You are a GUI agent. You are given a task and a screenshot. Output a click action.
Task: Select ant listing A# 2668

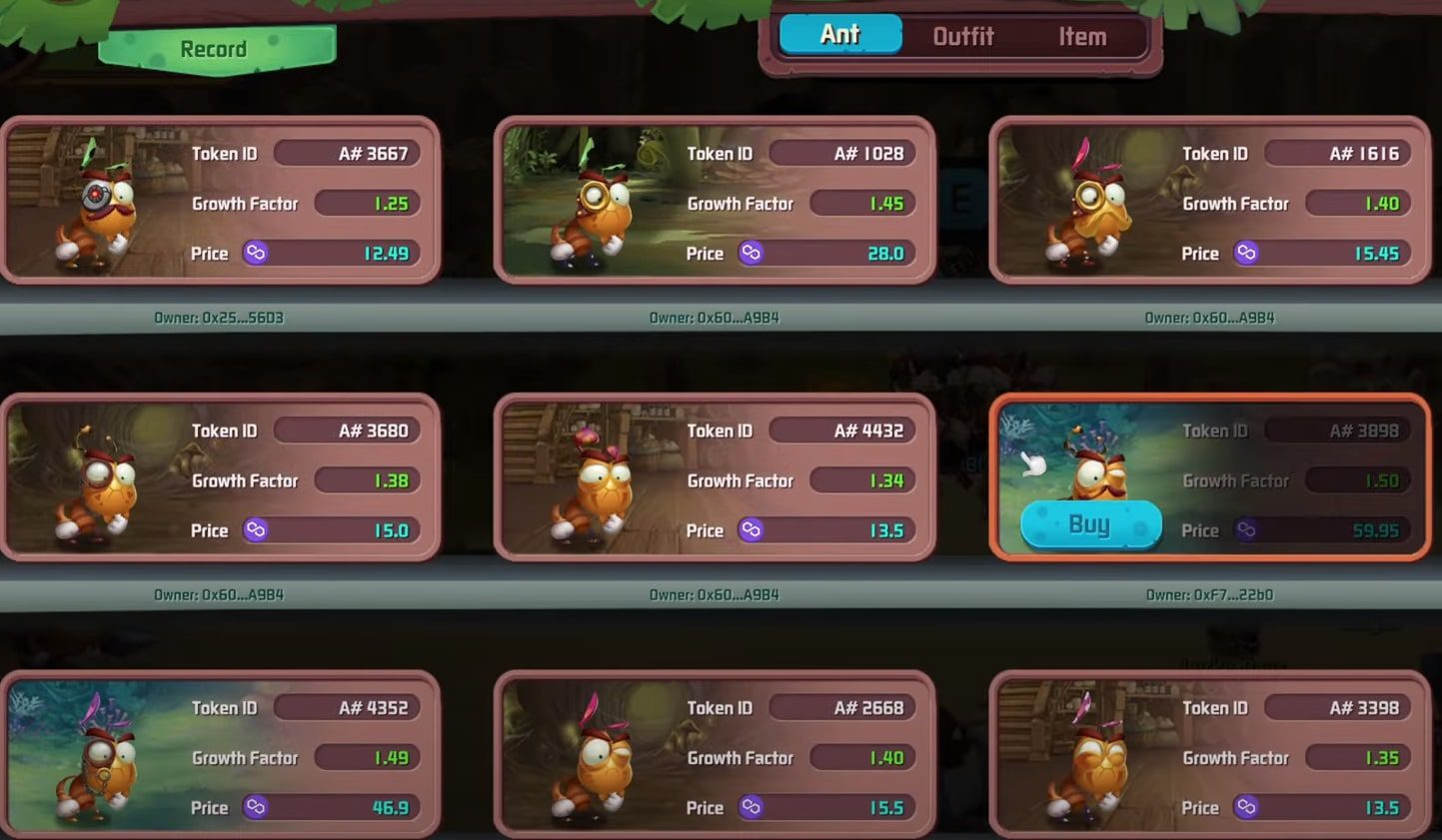click(715, 754)
